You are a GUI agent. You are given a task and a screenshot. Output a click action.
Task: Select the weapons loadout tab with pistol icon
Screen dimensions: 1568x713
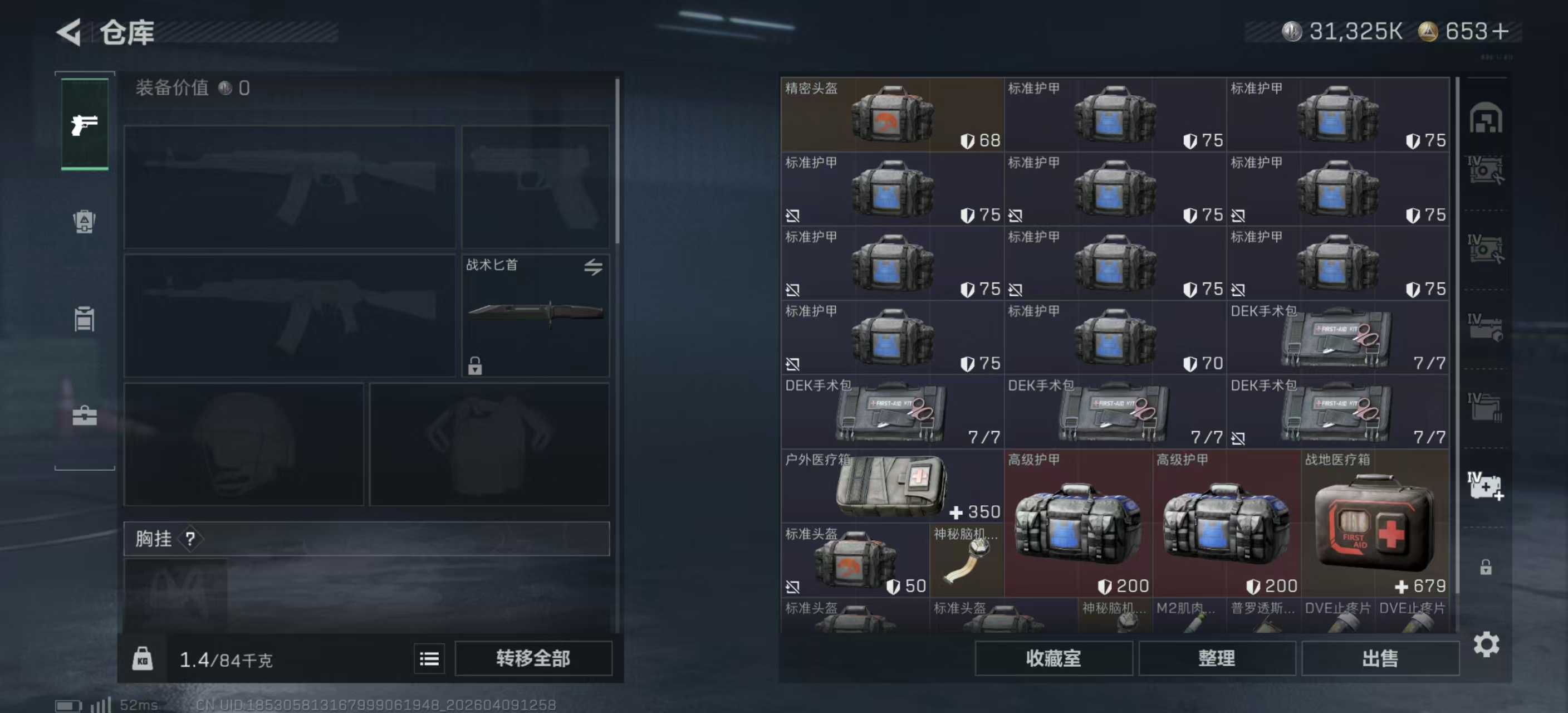click(84, 124)
